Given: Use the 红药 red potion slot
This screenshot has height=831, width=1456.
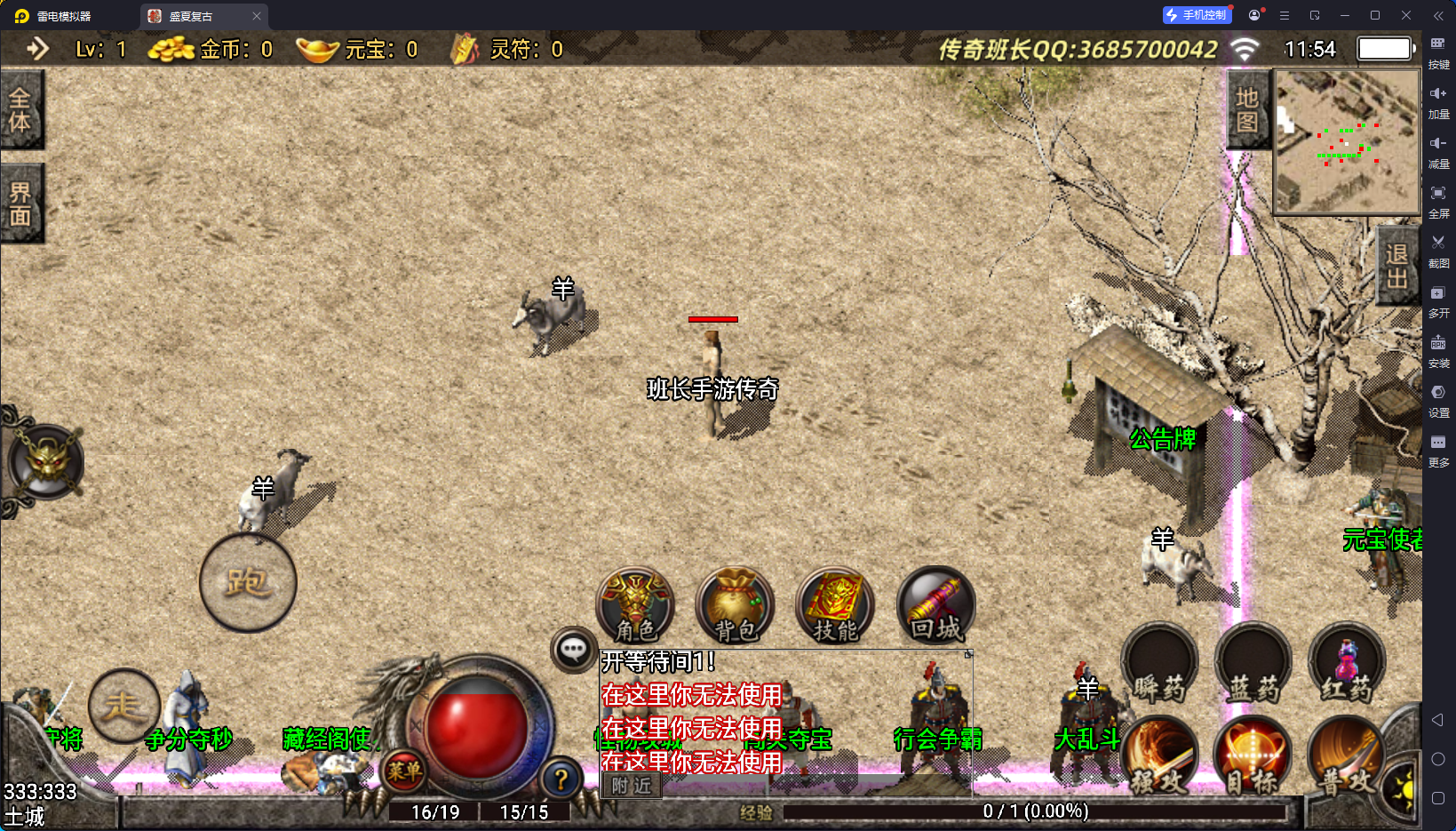Looking at the screenshot, I should (x=1346, y=664).
